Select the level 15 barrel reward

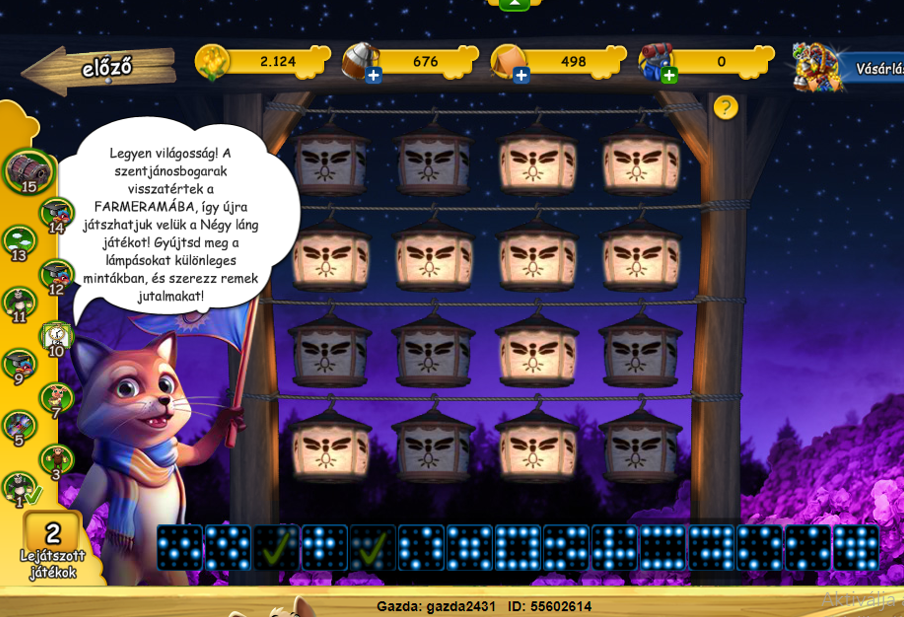[27, 170]
